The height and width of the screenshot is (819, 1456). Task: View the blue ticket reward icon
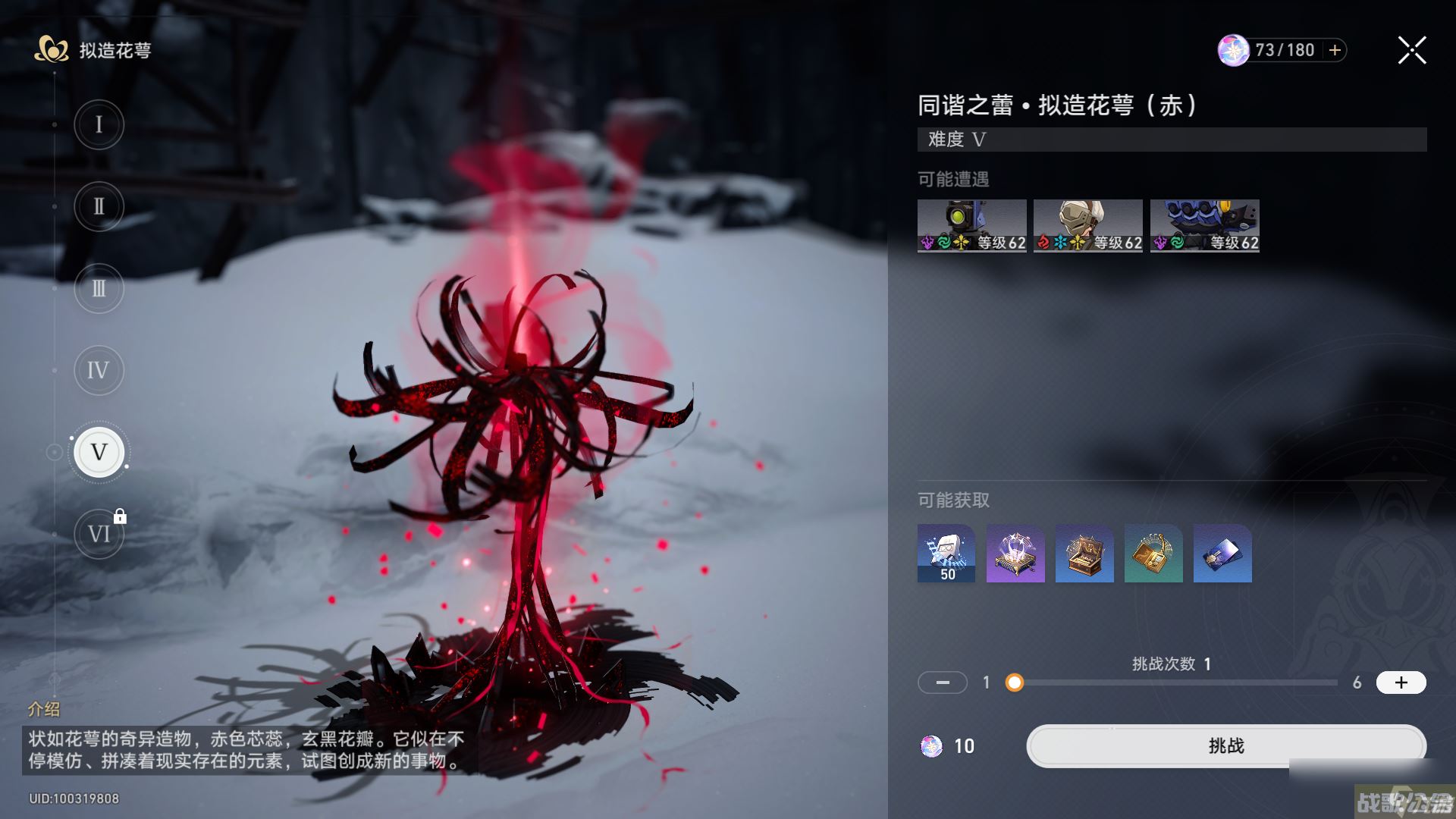pyautogui.click(x=1222, y=554)
